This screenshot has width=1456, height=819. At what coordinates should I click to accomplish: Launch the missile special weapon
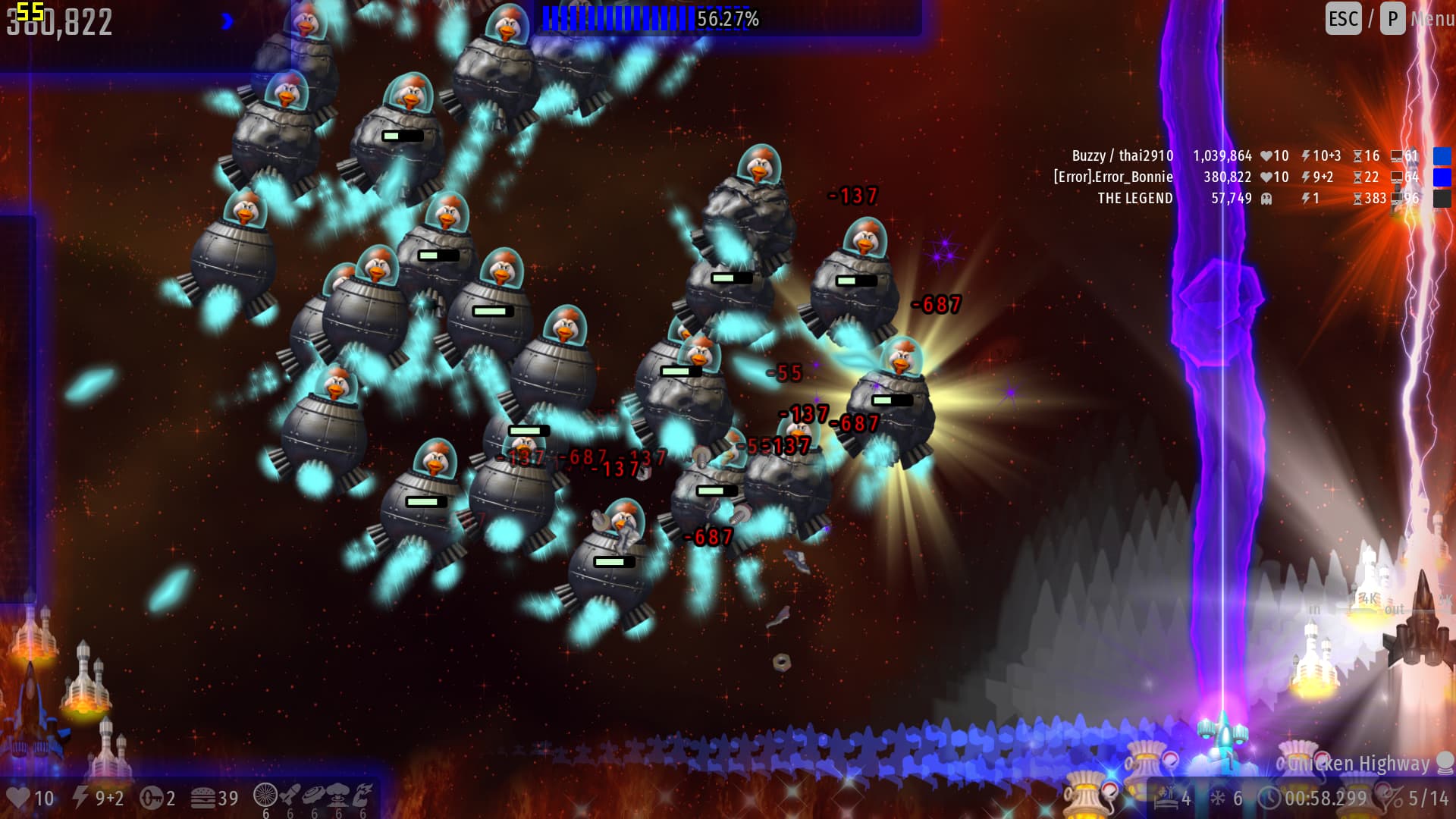point(290,795)
